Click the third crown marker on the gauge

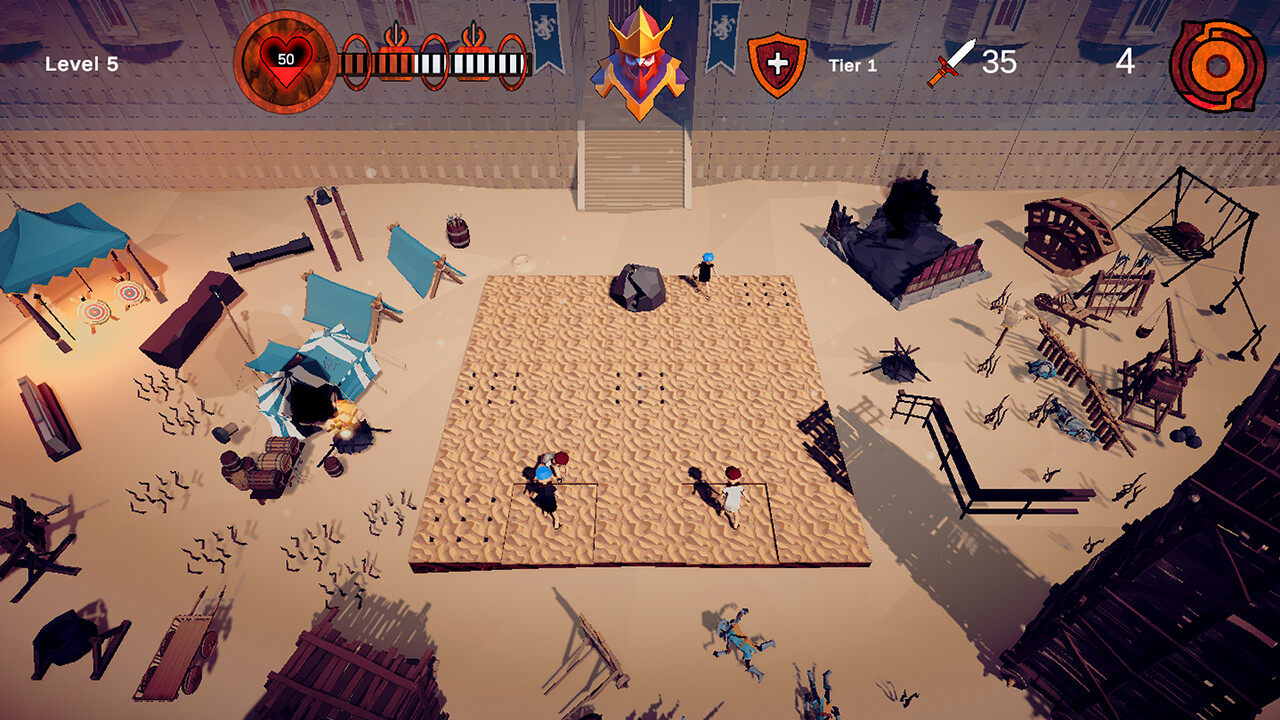(x=511, y=60)
